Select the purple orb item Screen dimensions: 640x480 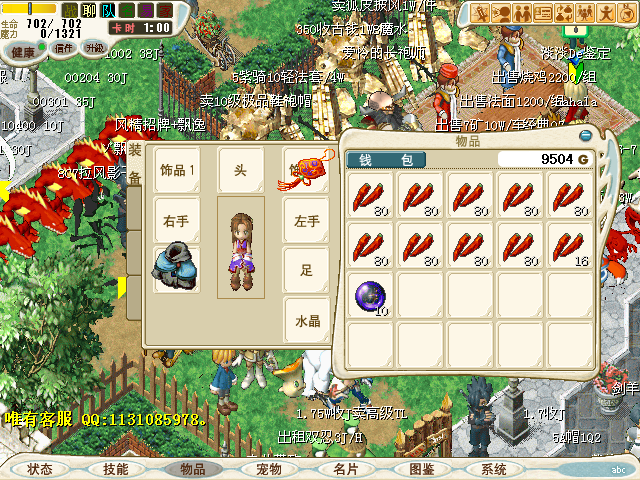pos(371,295)
